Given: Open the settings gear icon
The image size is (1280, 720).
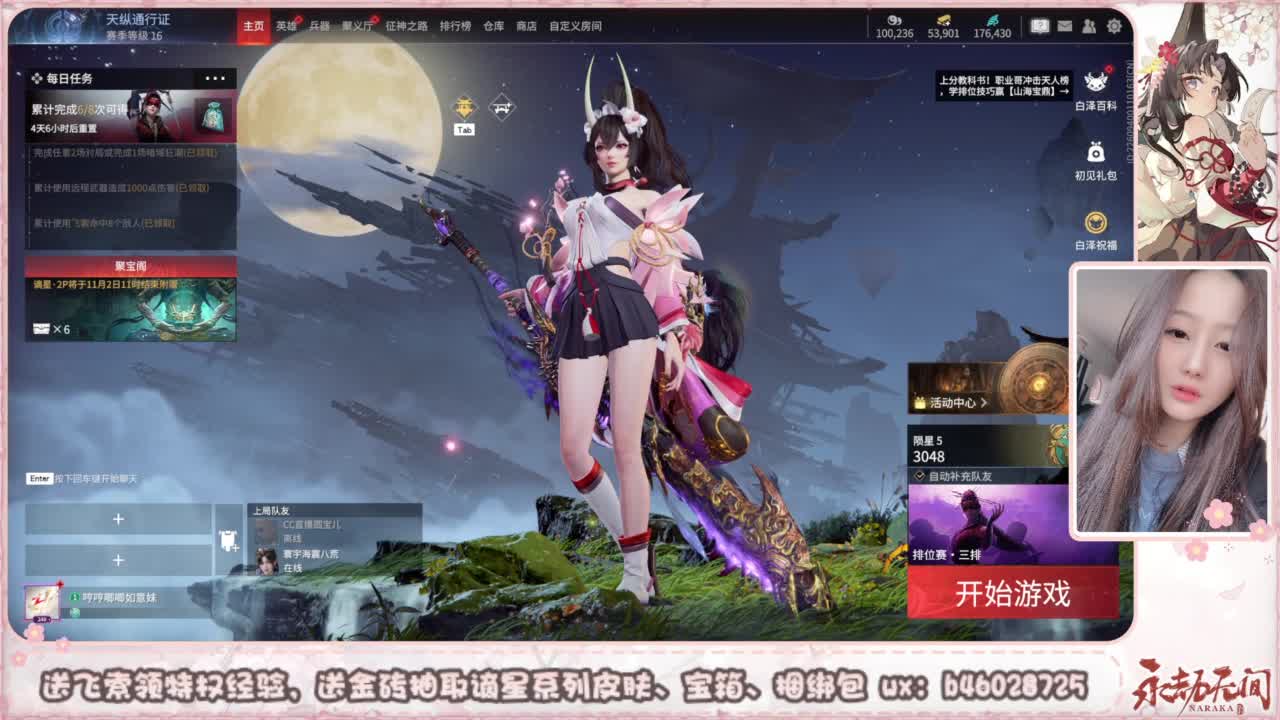Looking at the screenshot, I should point(1112,26).
